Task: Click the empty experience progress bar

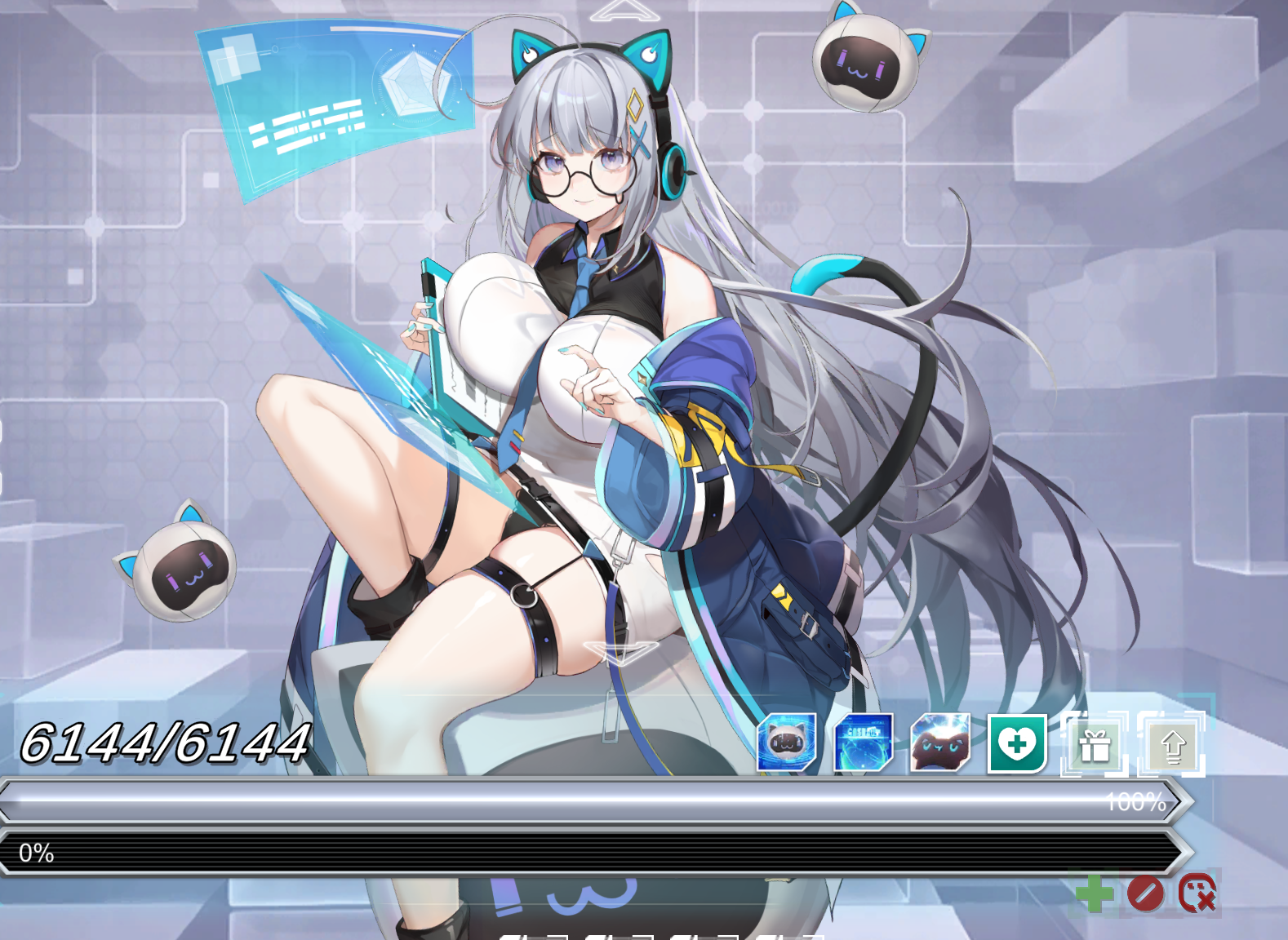Action: click(571, 854)
